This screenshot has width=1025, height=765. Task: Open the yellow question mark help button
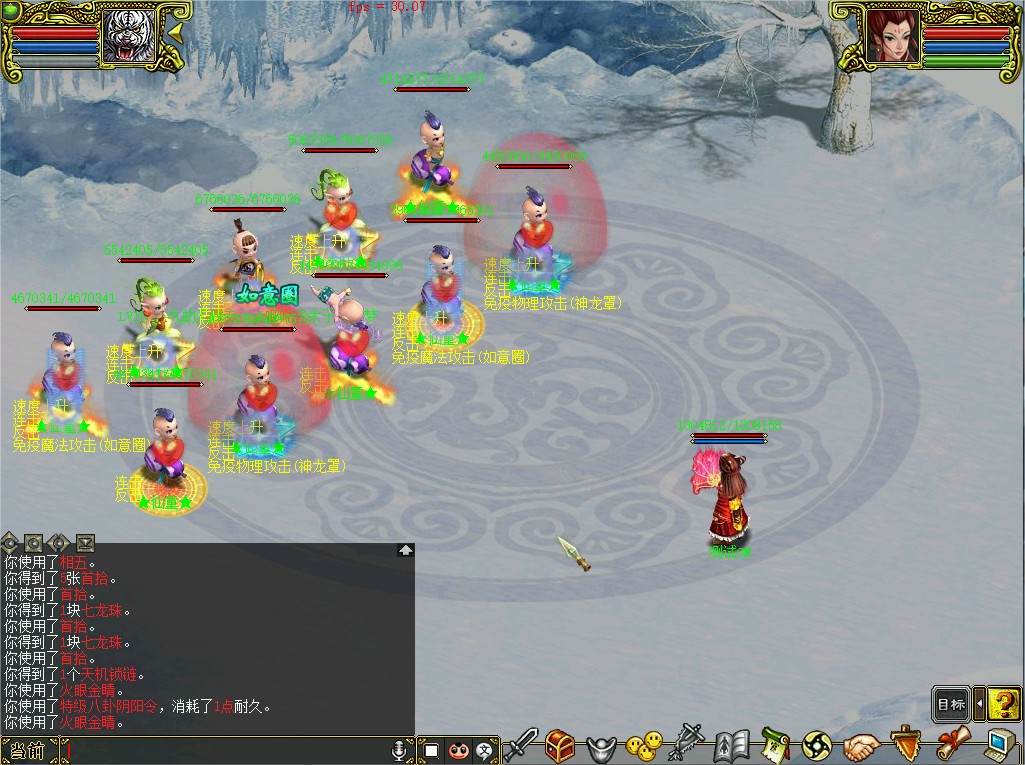pos(1003,704)
